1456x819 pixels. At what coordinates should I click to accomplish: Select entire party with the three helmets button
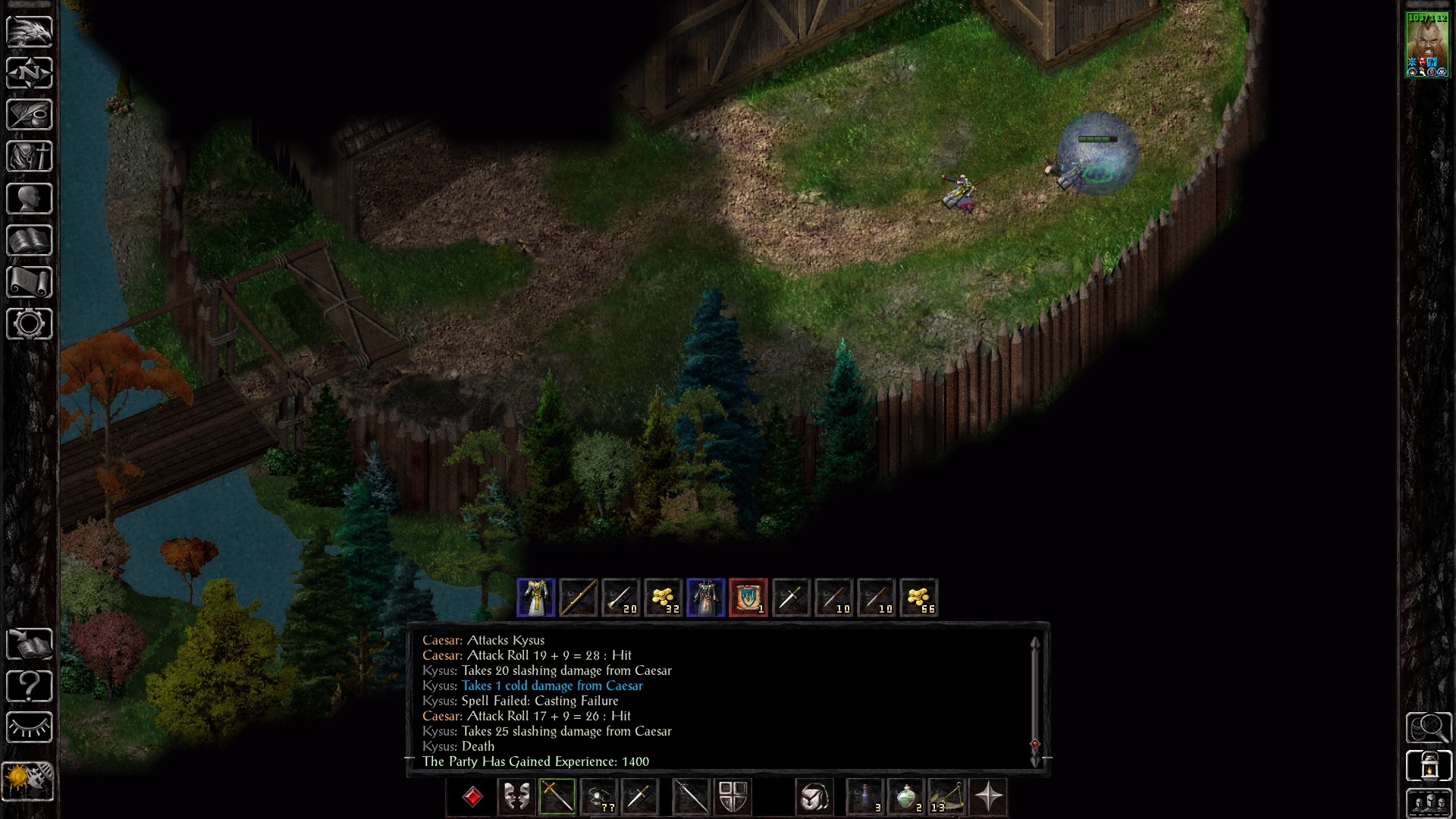pyautogui.click(x=1429, y=804)
